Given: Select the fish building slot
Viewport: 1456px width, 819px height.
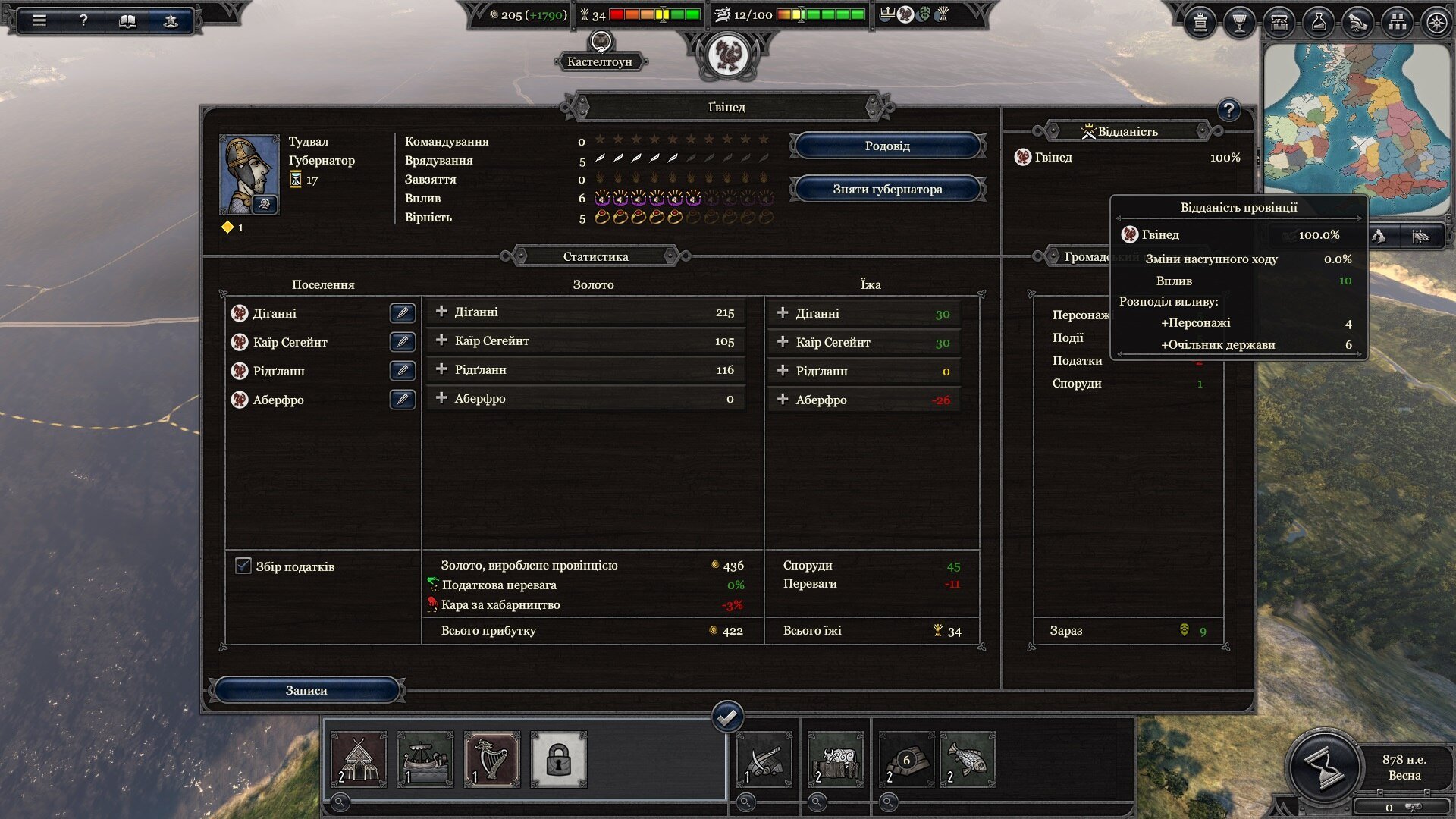Looking at the screenshot, I should pos(968,759).
